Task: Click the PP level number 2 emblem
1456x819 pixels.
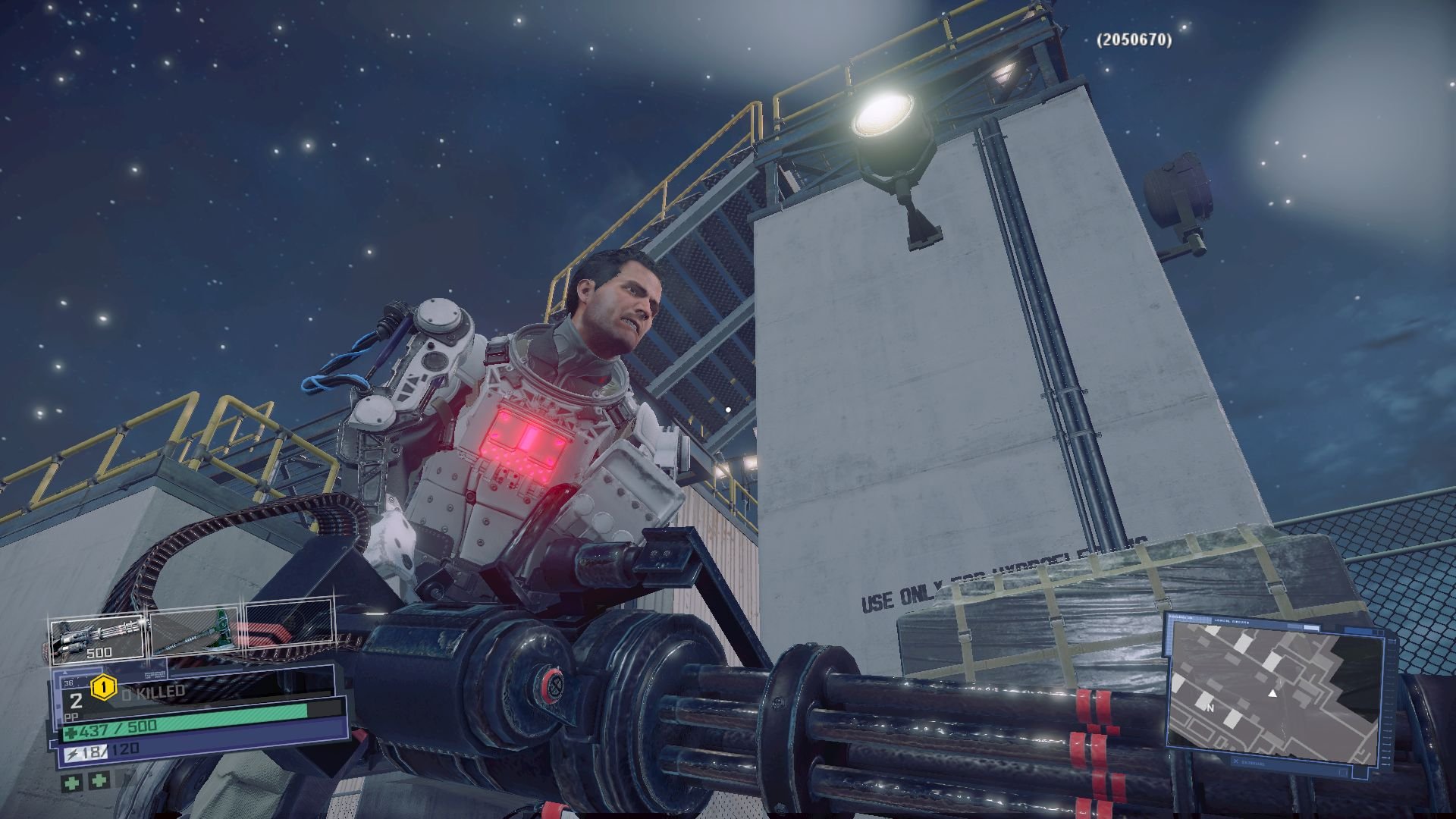Action: [x=75, y=701]
